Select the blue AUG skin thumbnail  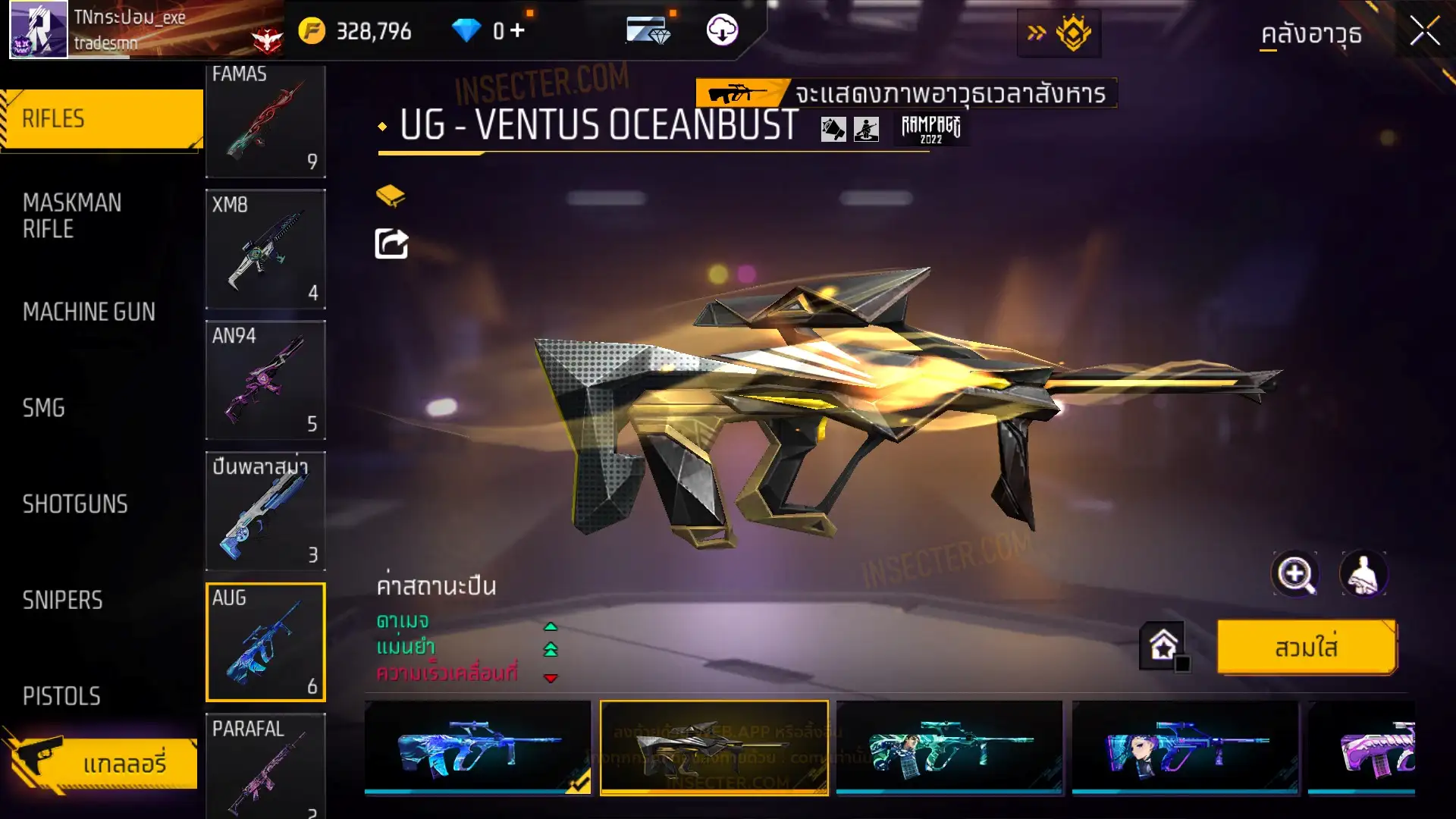click(x=477, y=747)
